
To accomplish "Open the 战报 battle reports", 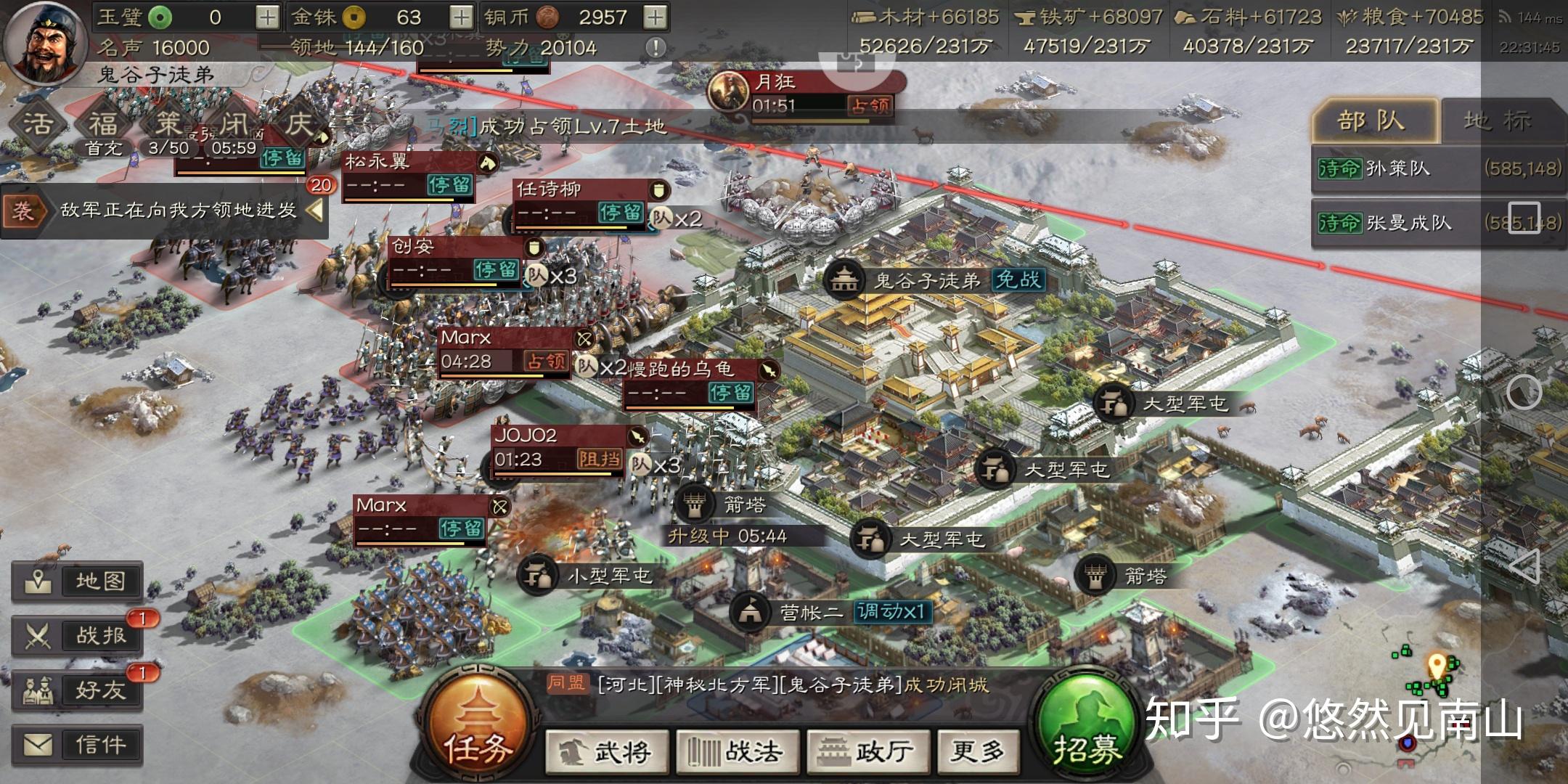I will click(x=79, y=634).
